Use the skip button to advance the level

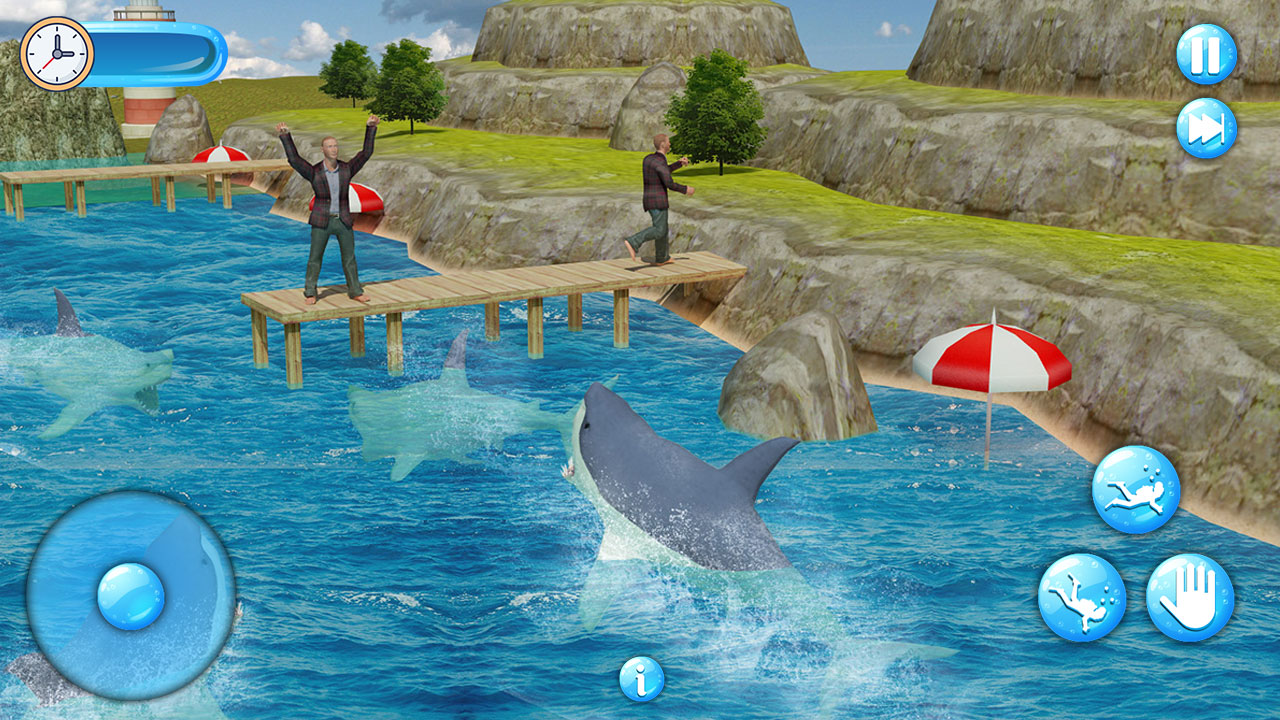tap(1206, 130)
